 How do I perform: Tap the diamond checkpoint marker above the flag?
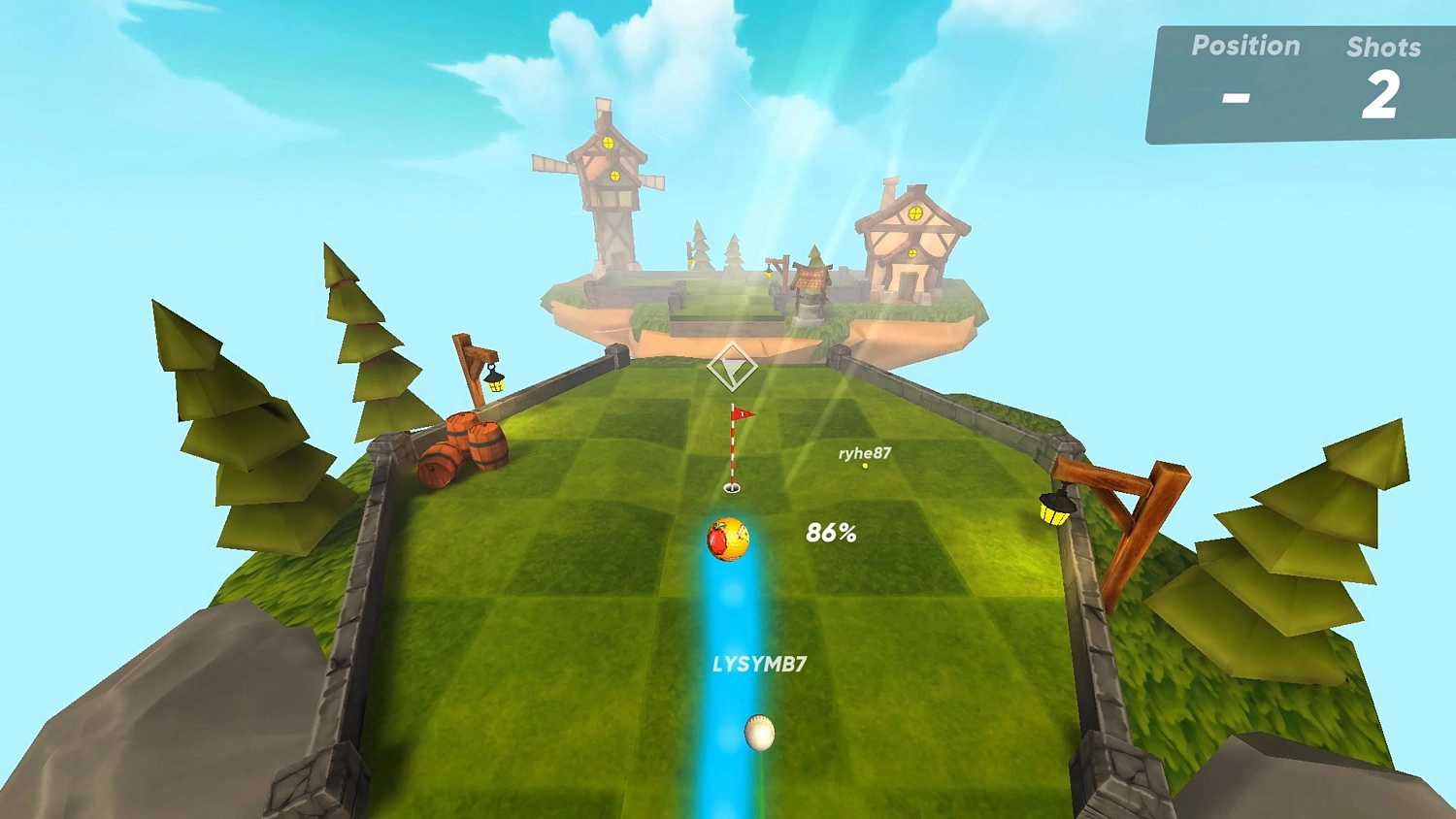[733, 366]
